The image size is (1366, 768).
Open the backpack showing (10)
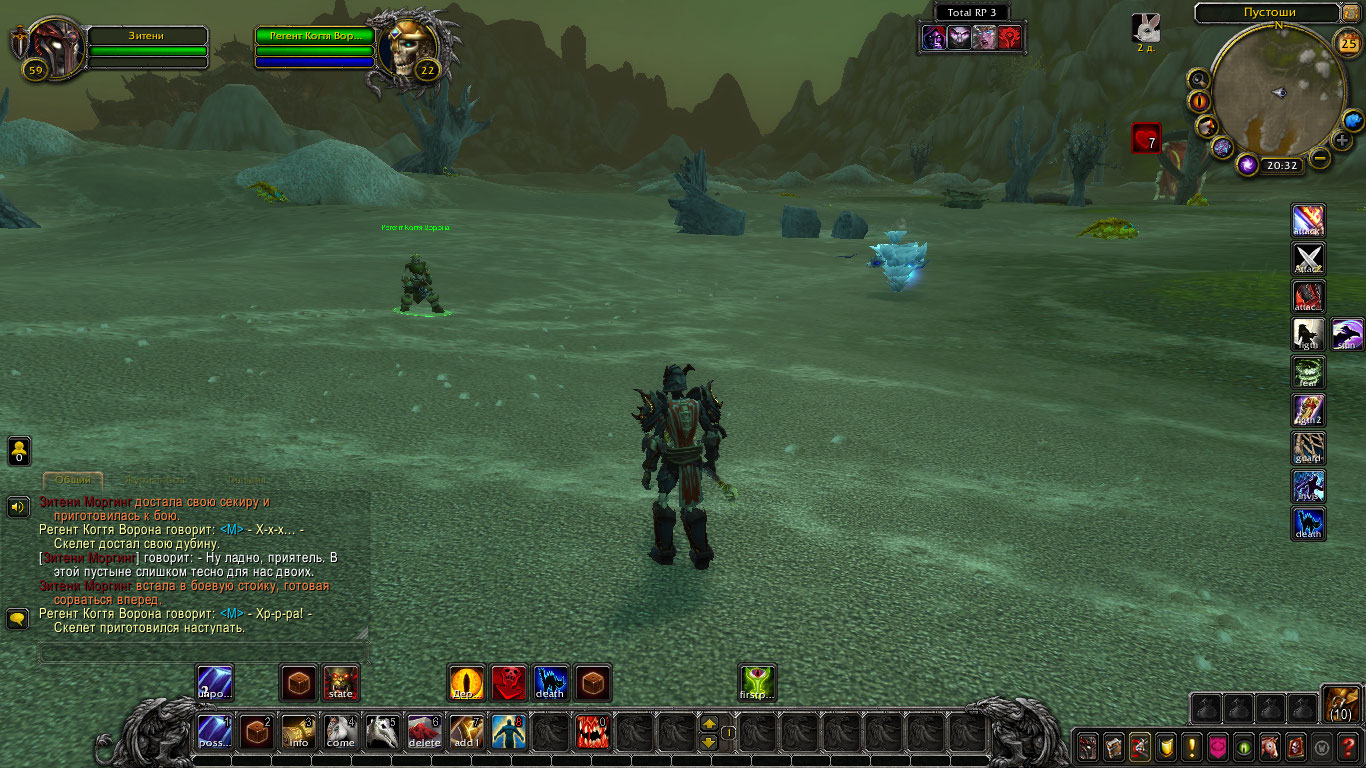(1340, 704)
